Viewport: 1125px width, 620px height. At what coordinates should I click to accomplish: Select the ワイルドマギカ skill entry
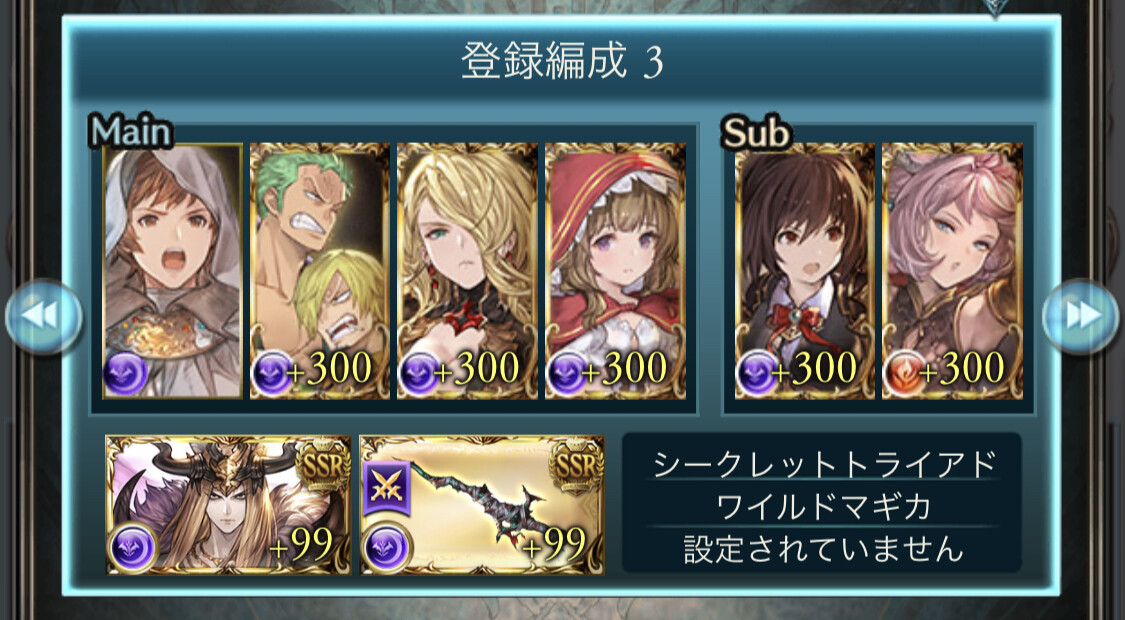[822, 506]
